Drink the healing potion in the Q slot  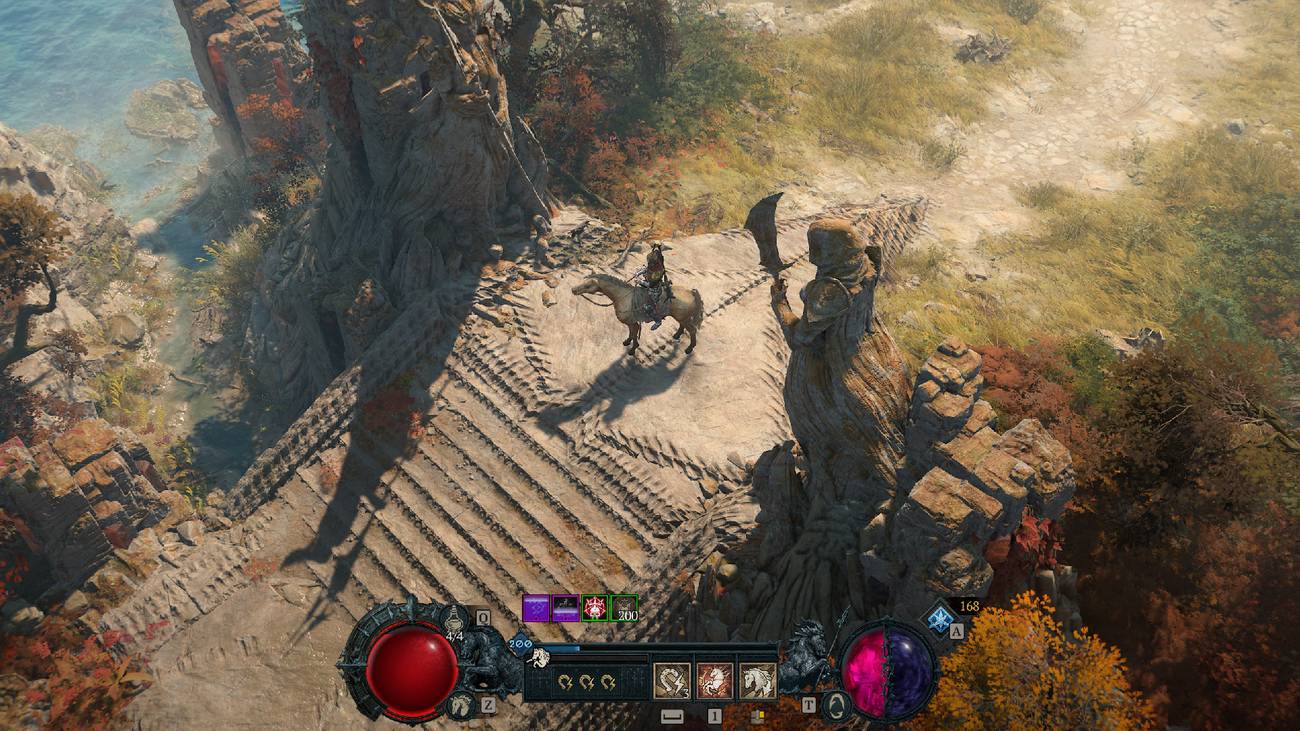453,618
